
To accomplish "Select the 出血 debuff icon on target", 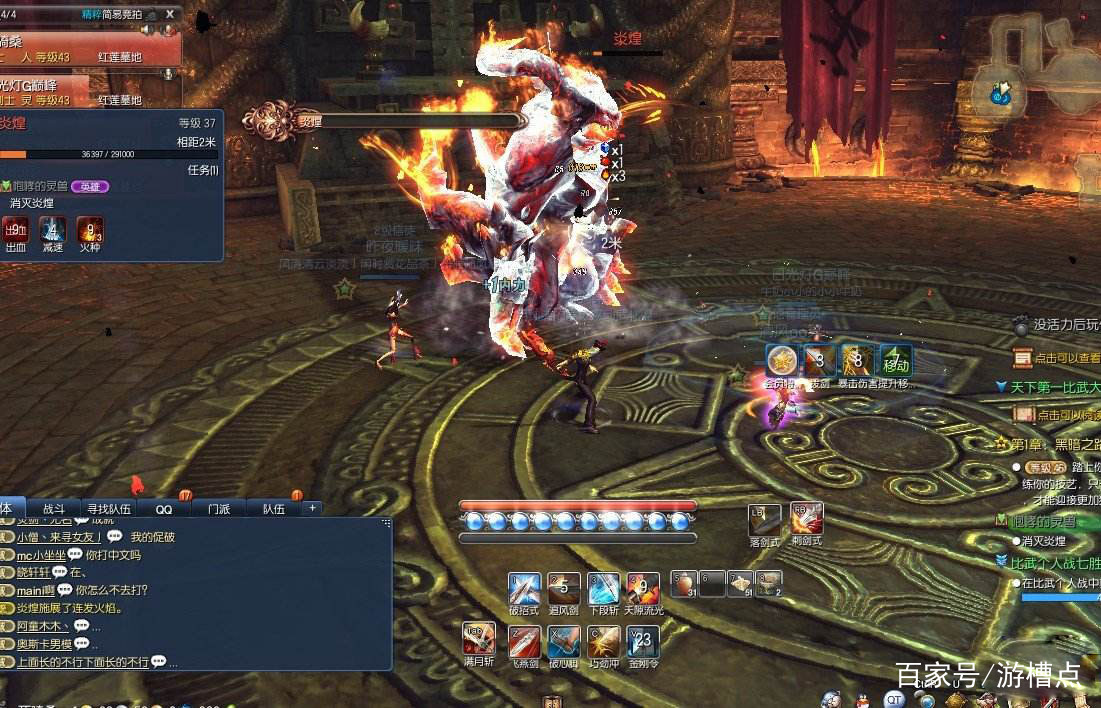I will pos(16,232).
